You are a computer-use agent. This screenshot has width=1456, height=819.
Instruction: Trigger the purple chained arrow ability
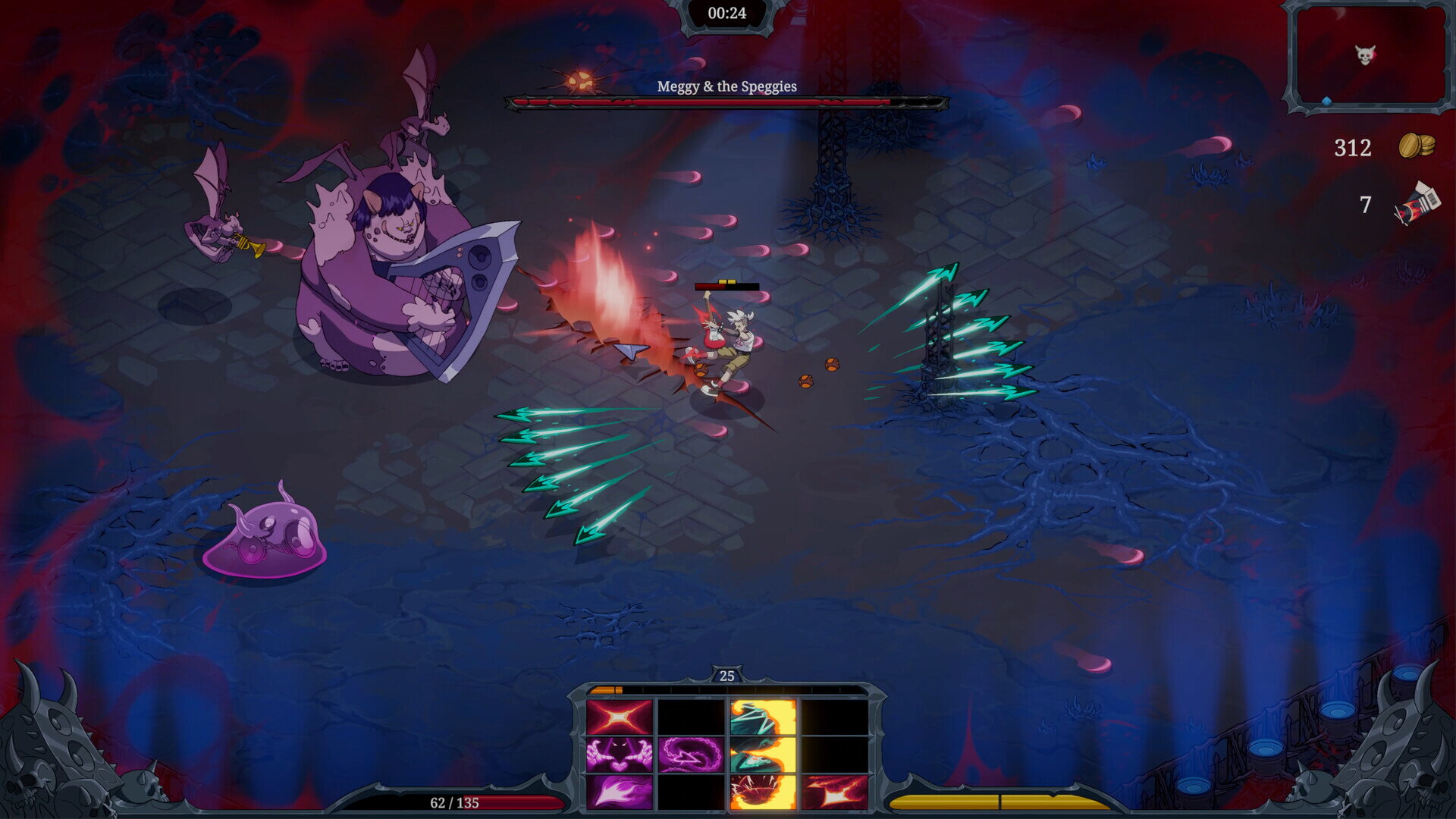pyautogui.click(x=691, y=755)
